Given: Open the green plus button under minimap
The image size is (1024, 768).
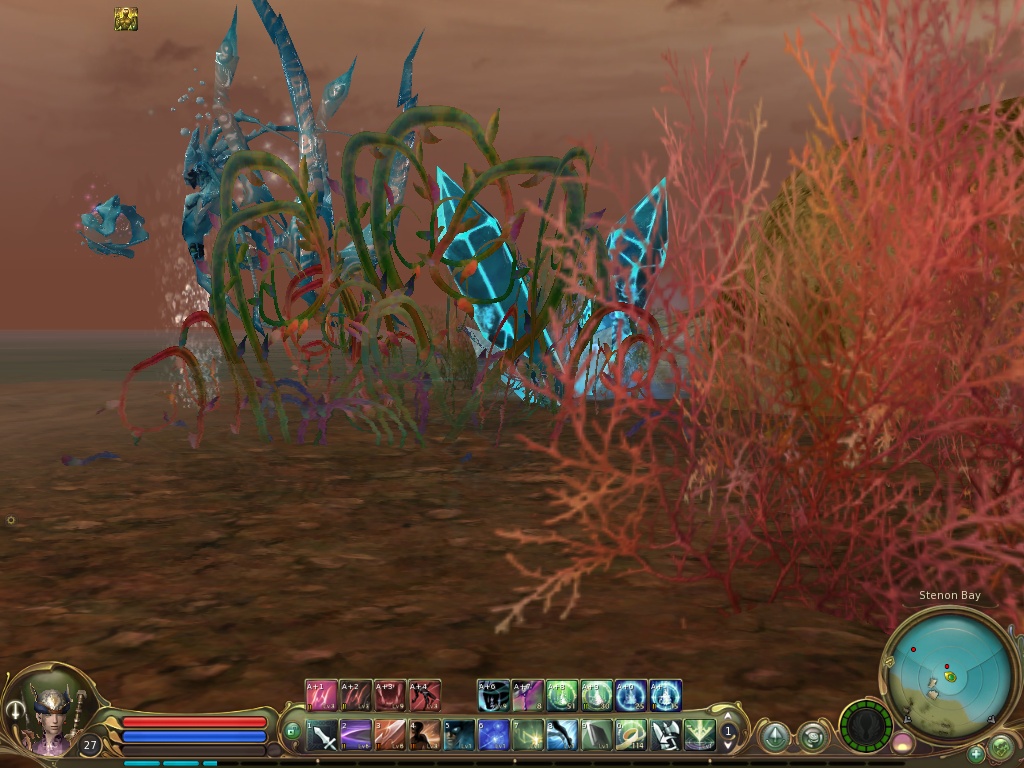Looking at the screenshot, I should [976, 753].
